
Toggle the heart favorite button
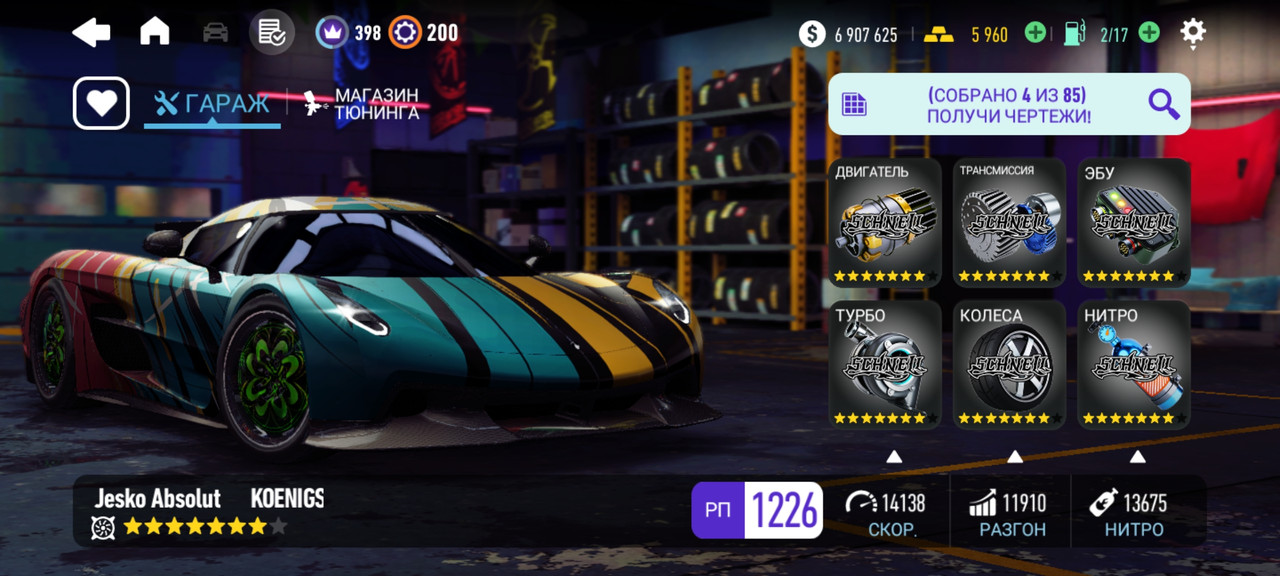pos(101,103)
